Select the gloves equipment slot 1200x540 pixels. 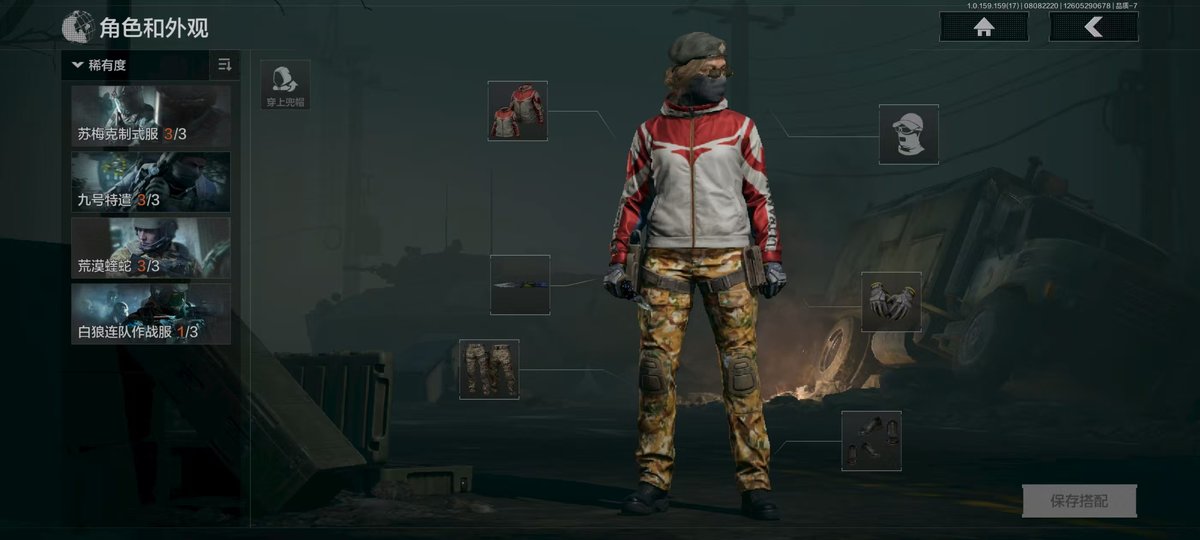[x=891, y=302]
